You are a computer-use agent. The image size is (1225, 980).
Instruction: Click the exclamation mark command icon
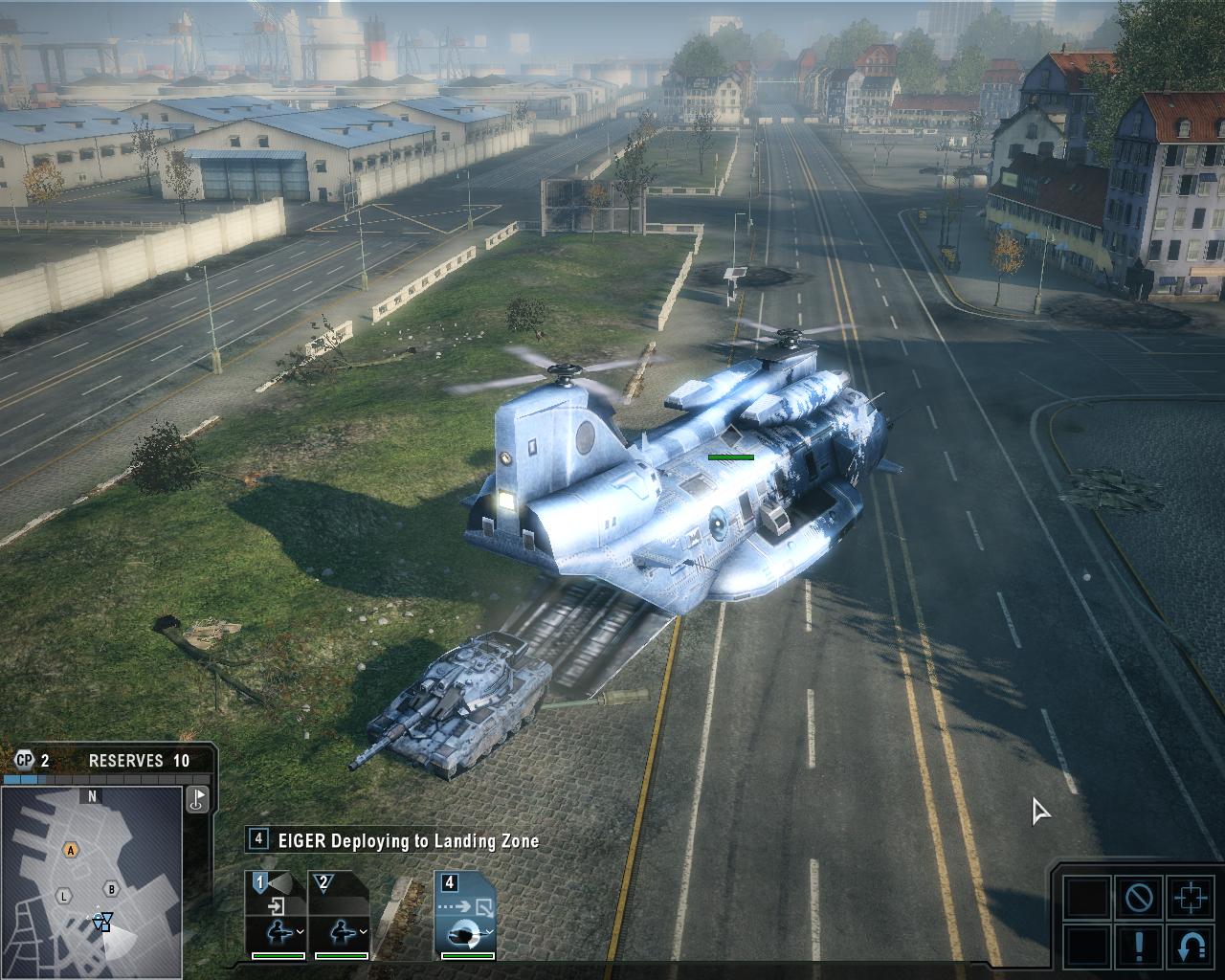coord(1139,947)
